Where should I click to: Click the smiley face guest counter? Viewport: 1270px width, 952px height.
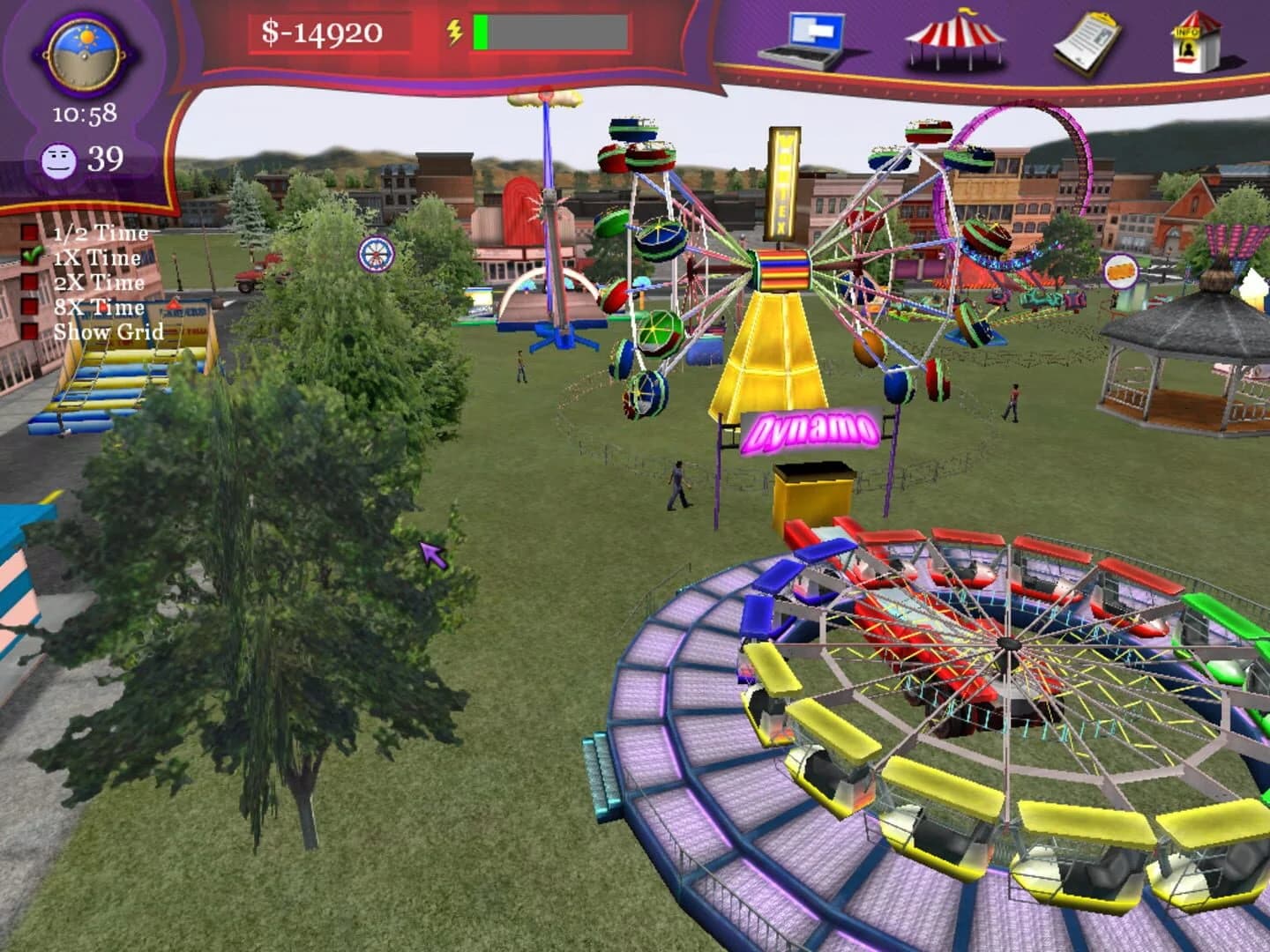(61, 160)
